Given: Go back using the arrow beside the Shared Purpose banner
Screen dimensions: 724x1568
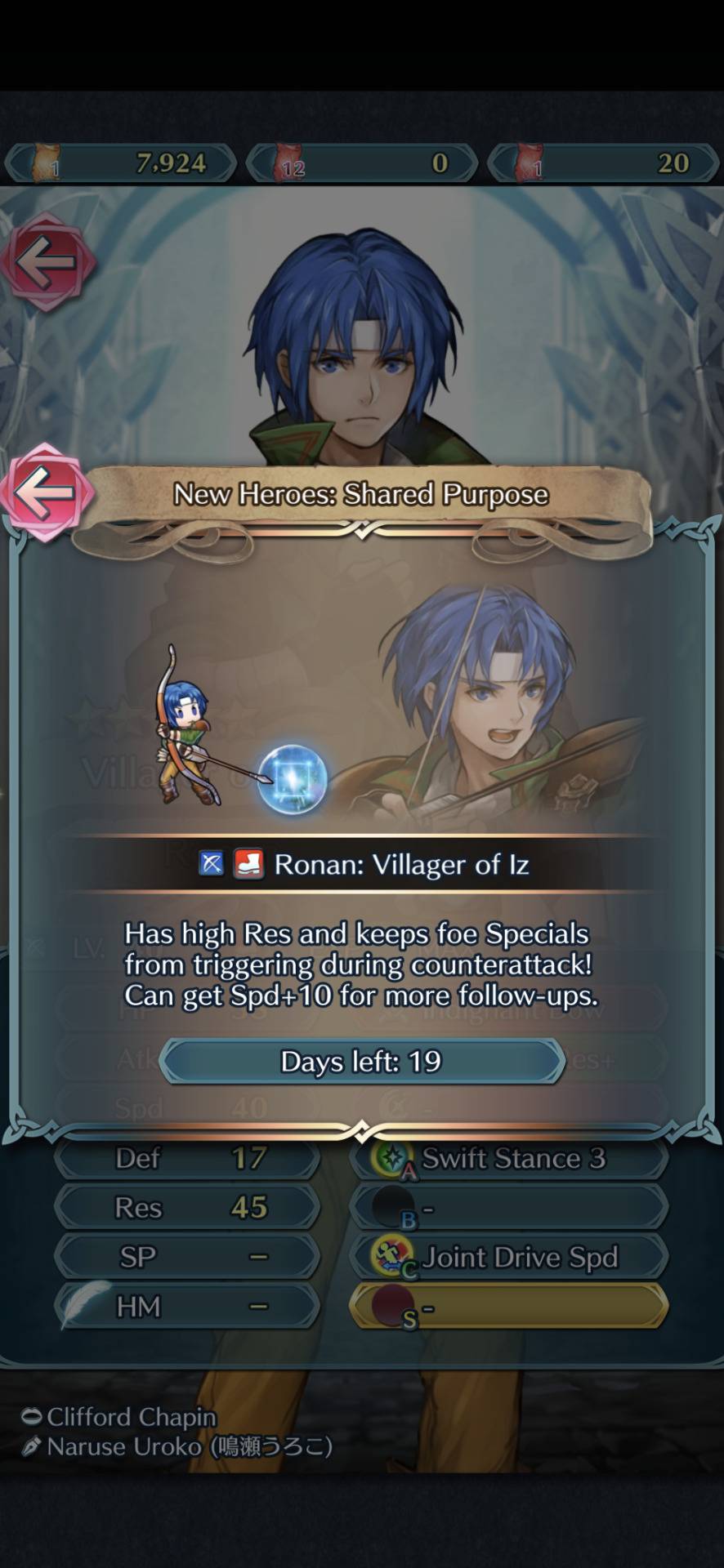Looking at the screenshot, I should tap(45, 492).
